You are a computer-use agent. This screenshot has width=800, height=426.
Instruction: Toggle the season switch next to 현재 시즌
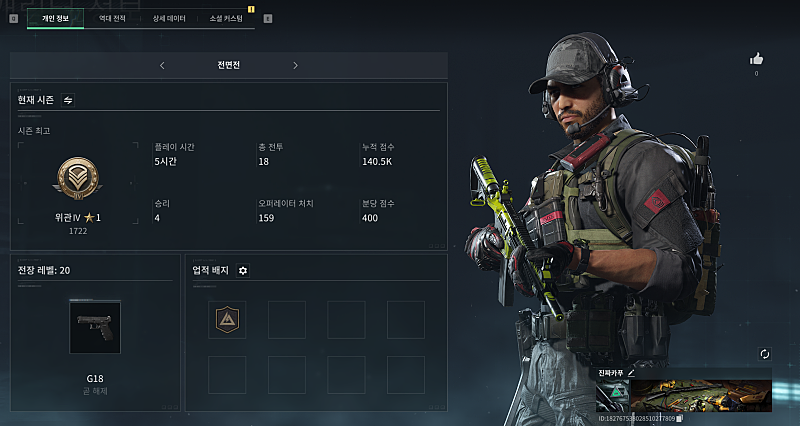coord(68,100)
